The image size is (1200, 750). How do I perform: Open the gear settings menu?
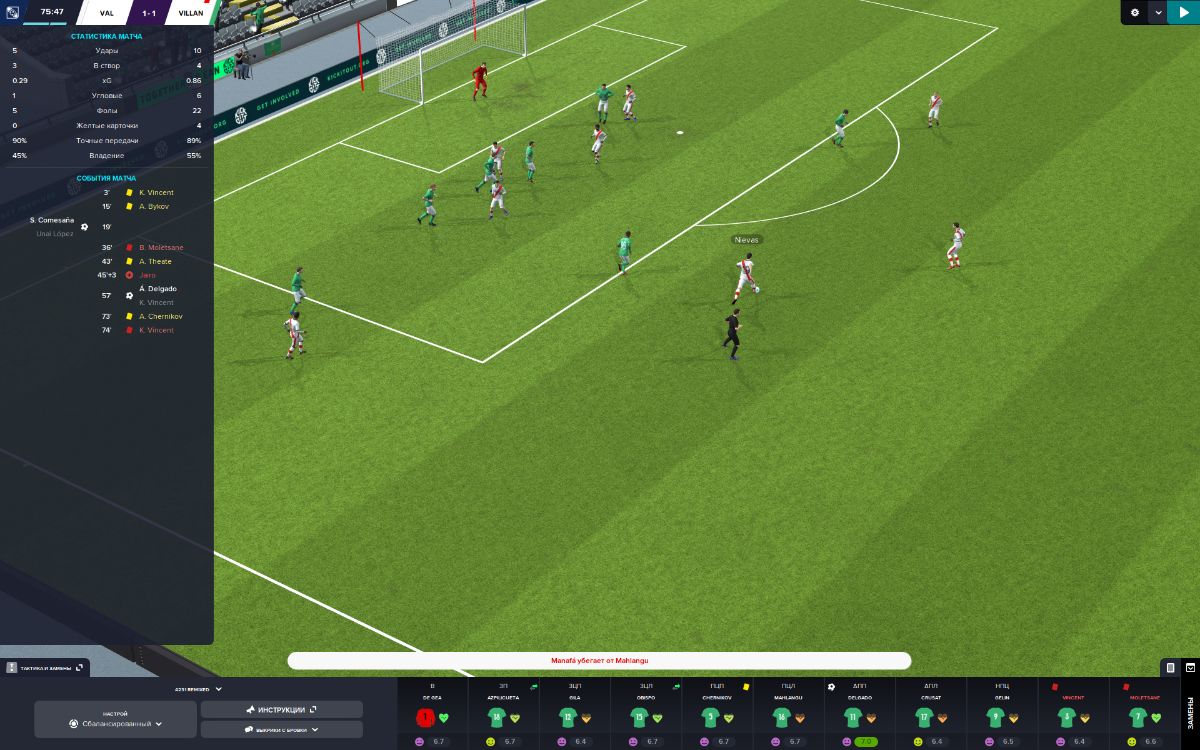(x=1135, y=12)
